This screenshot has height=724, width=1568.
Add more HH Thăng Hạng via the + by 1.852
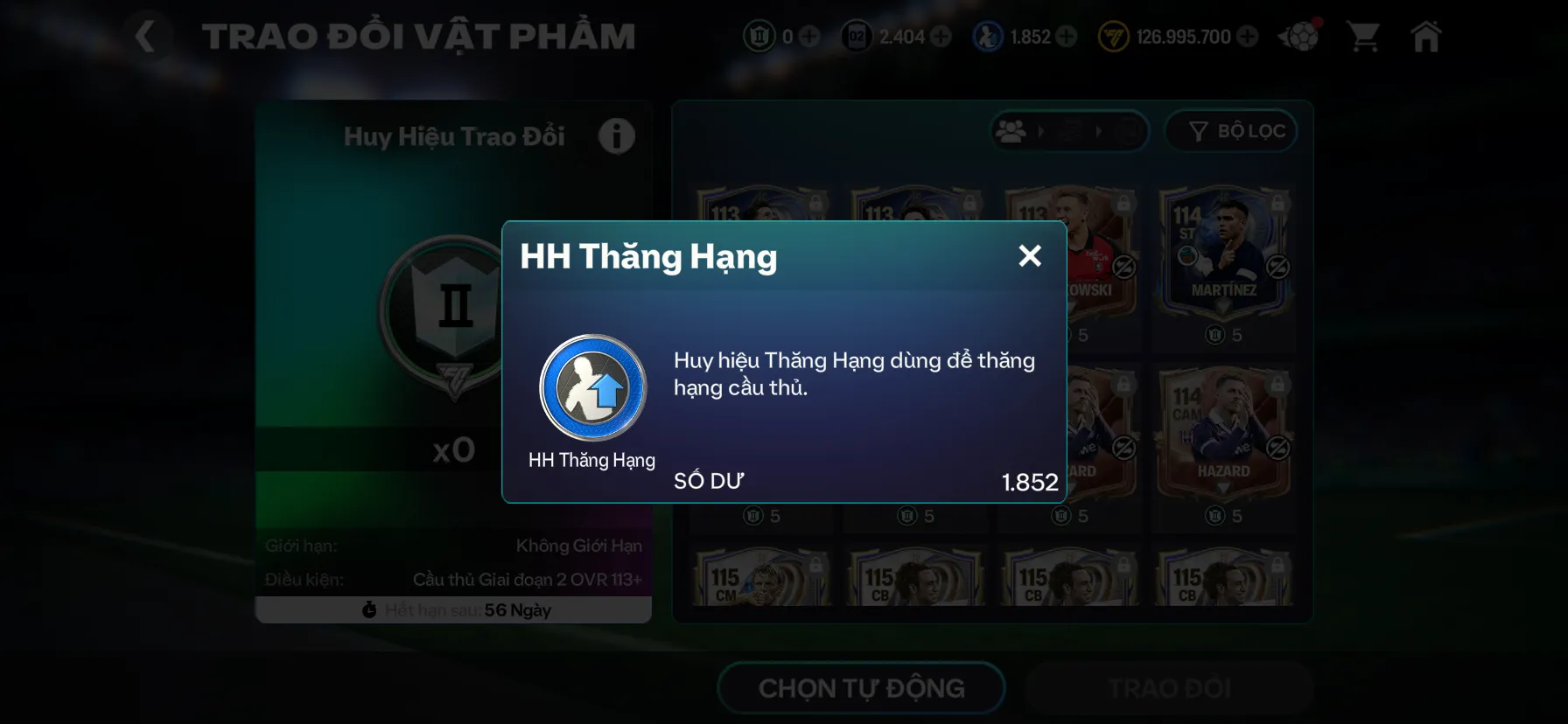tap(1065, 37)
